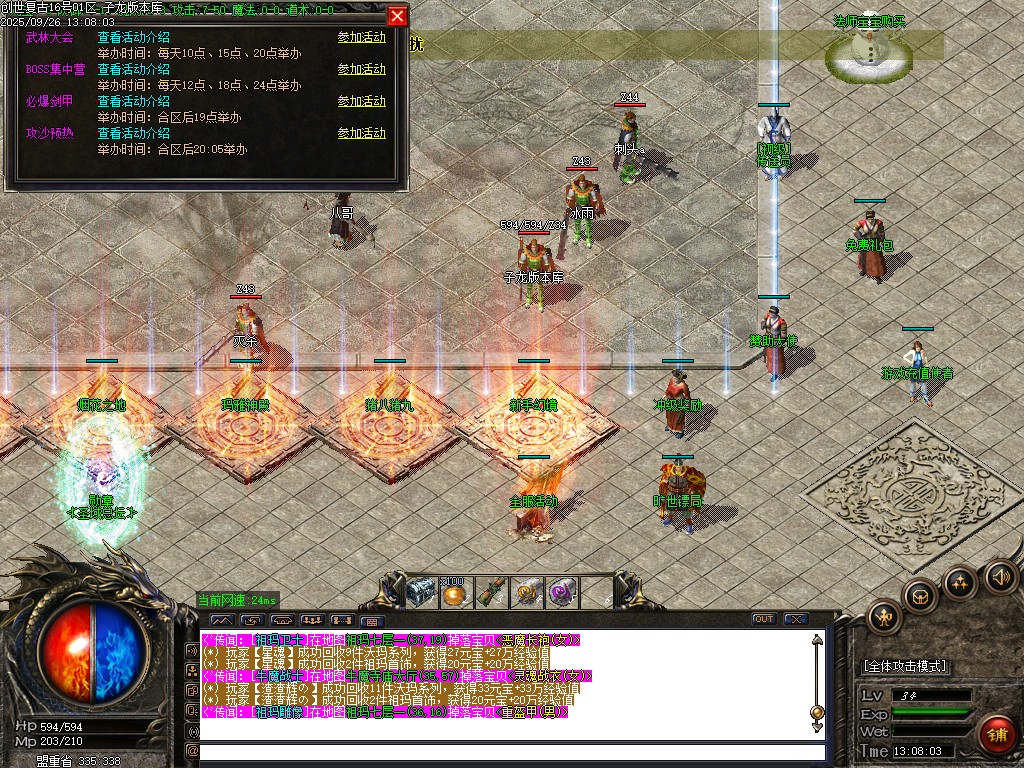Use the purple swirl scroll in hotbar
1024x768 pixels.
pyautogui.click(x=561, y=592)
